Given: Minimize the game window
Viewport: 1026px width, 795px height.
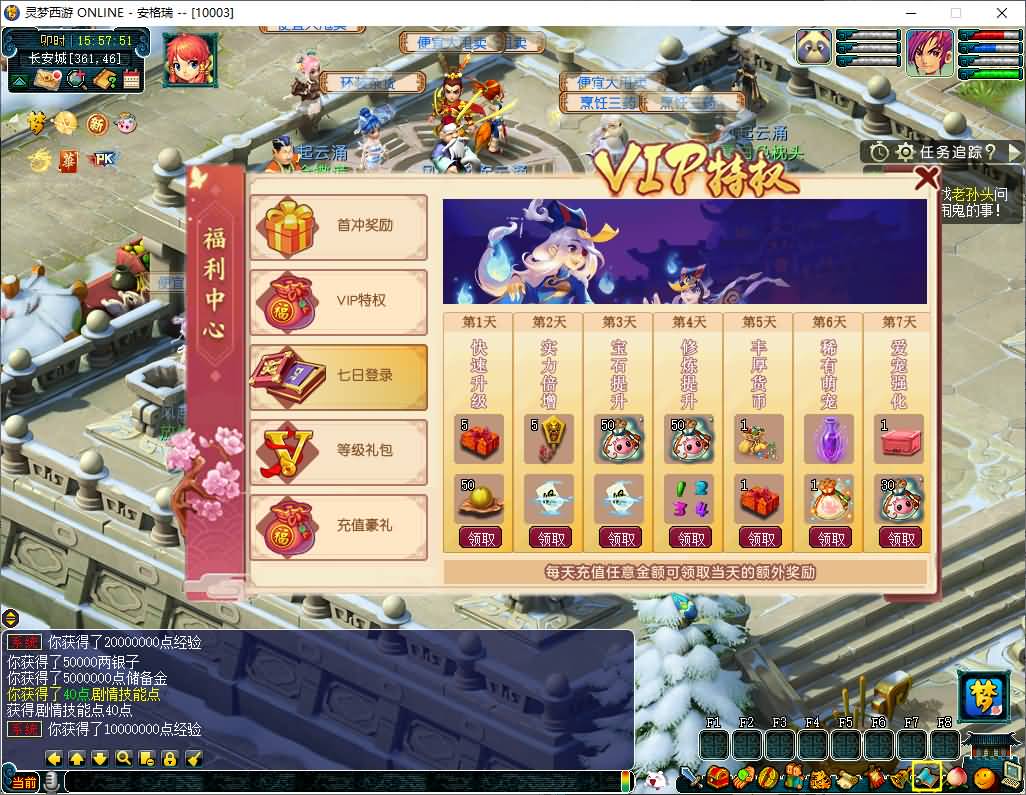Looking at the screenshot, I should tap(908, 13).
